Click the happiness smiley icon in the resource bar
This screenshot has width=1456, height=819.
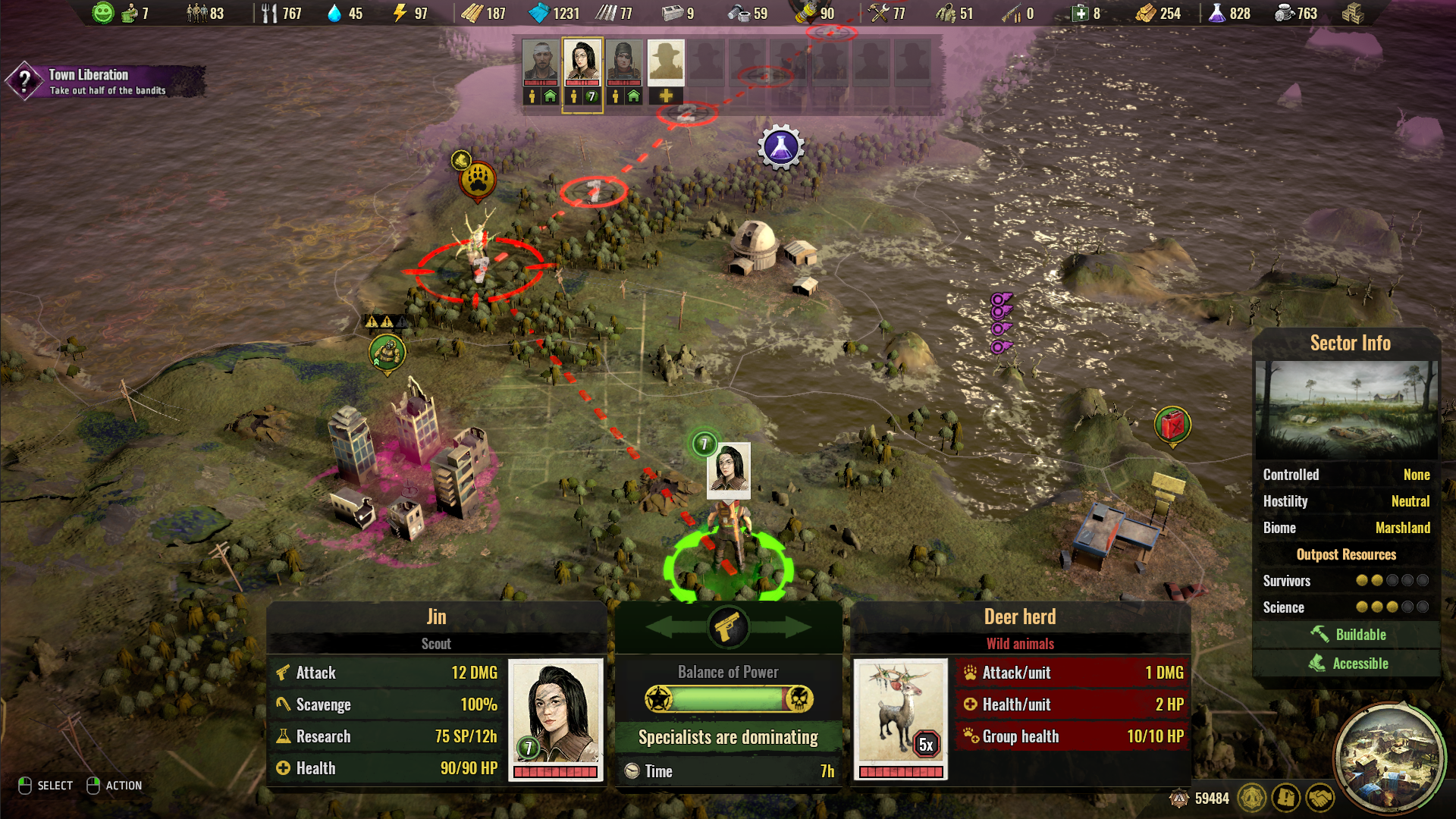click(104, 12)
